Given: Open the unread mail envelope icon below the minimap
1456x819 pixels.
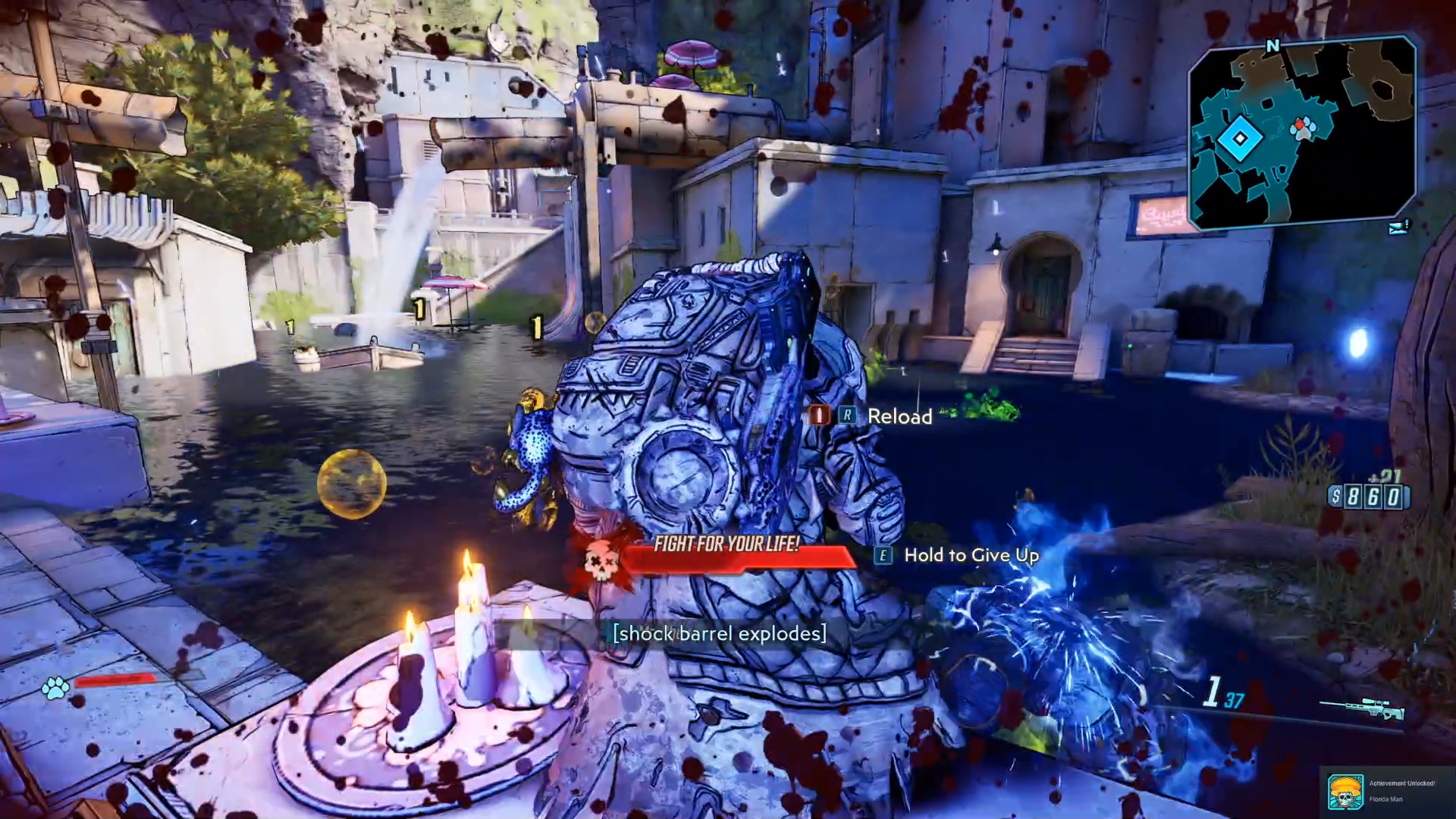Looking at the screenshot, I should [1398, 229].
